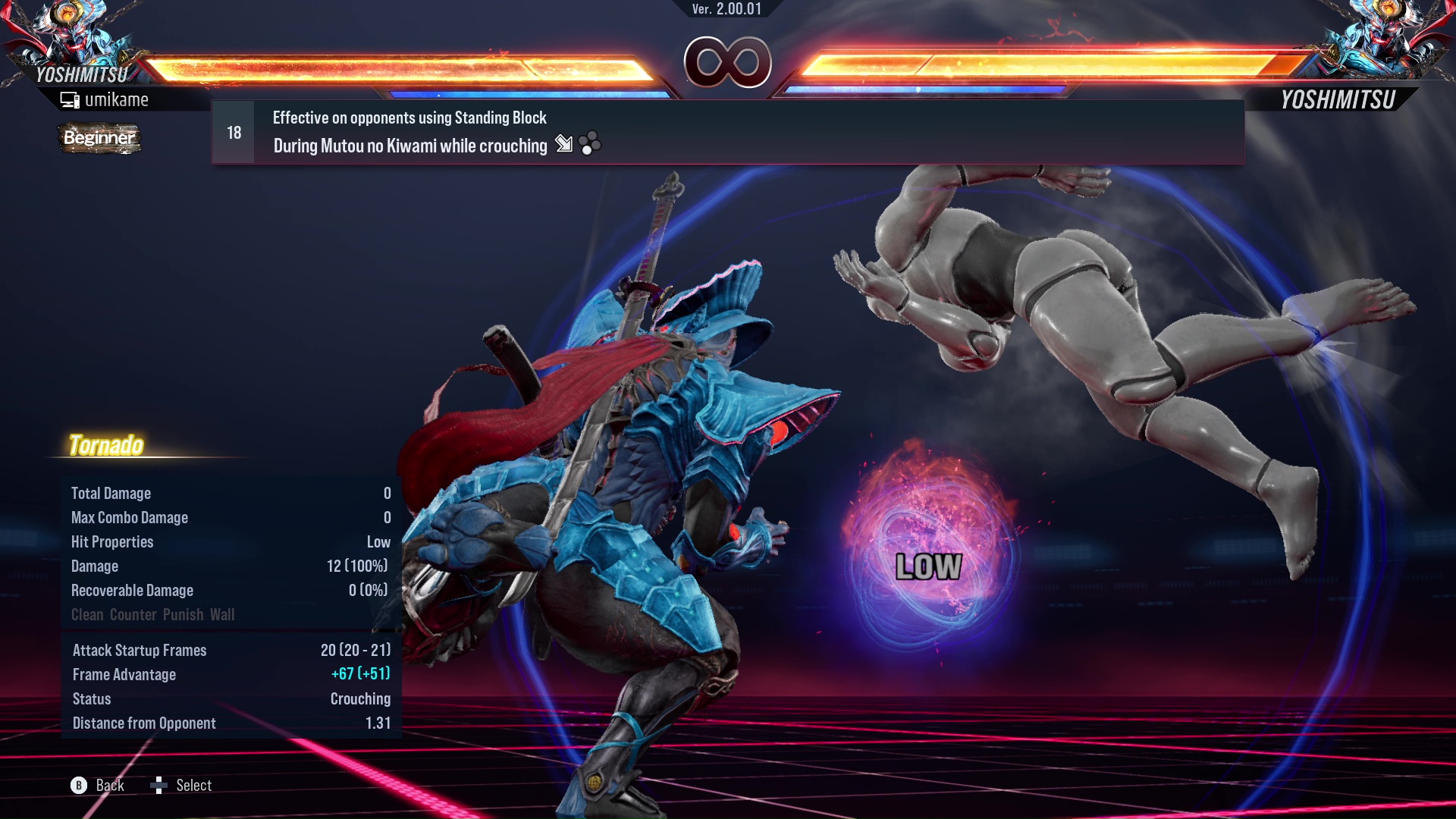Click the down-forward arrow input icon
1456x819 pixels.
pyautogui.click(x=564, y=145)
